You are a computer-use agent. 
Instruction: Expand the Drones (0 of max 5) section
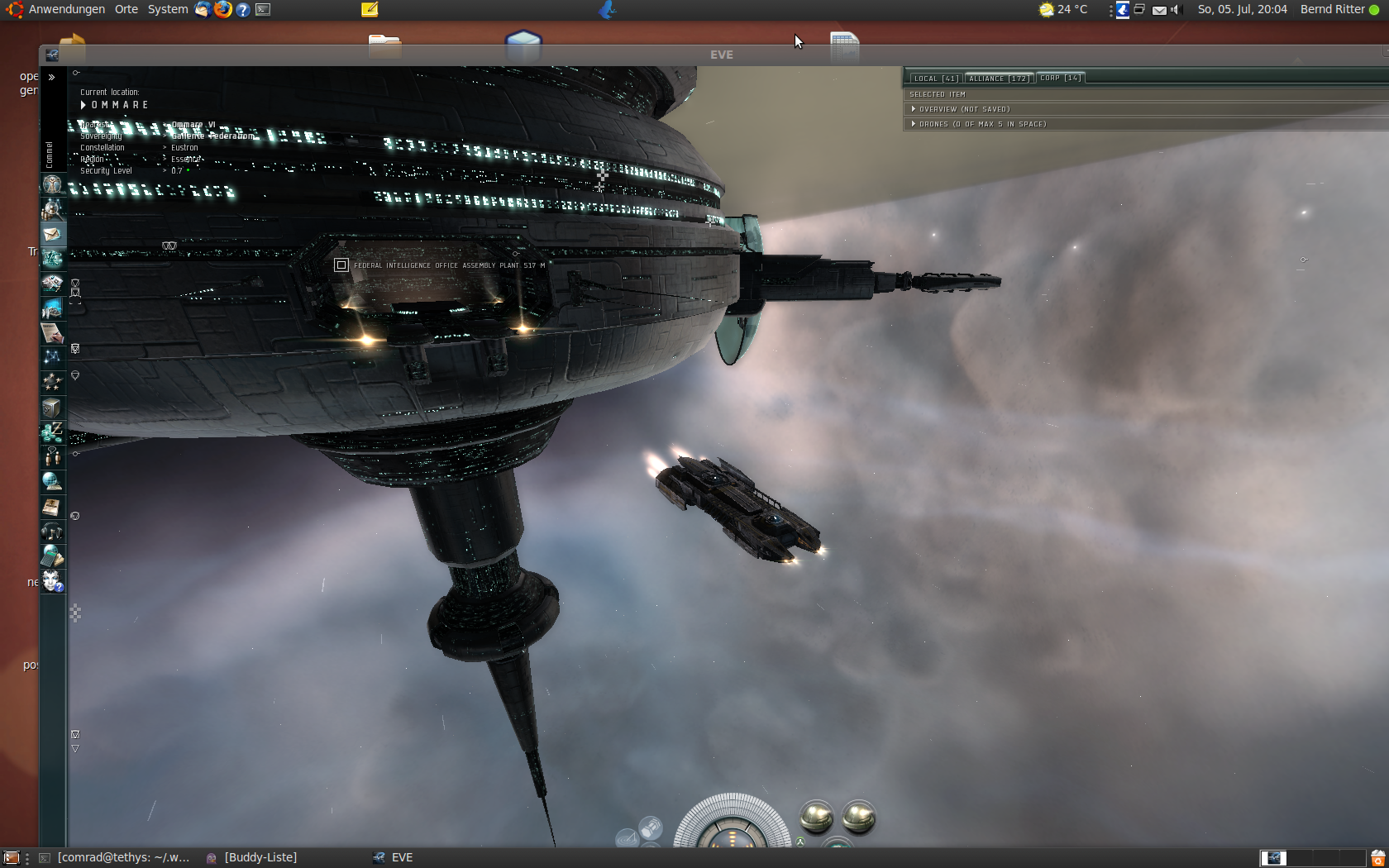[913, 123]
